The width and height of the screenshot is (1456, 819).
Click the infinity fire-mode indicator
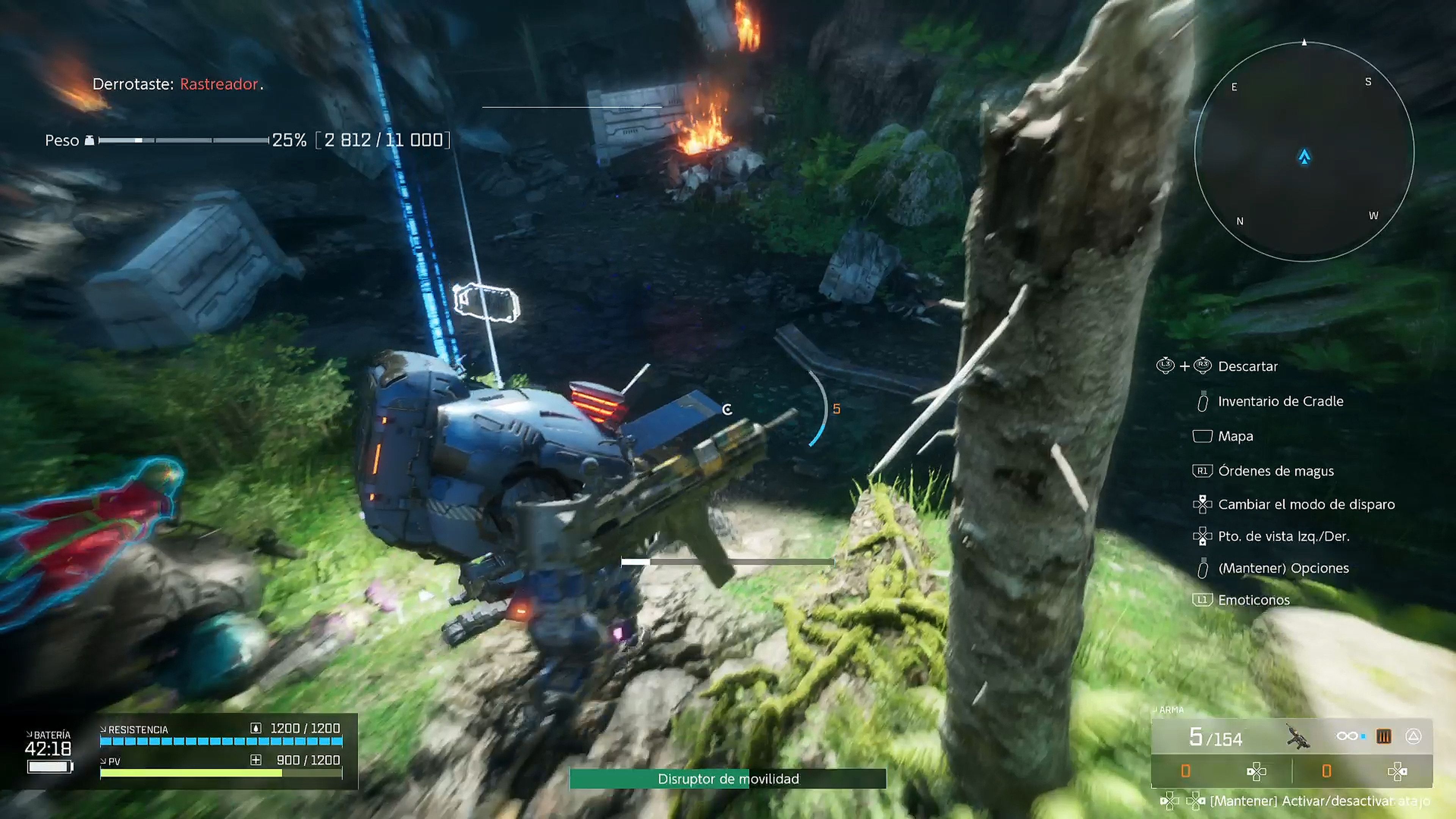tap(1347, 736)
